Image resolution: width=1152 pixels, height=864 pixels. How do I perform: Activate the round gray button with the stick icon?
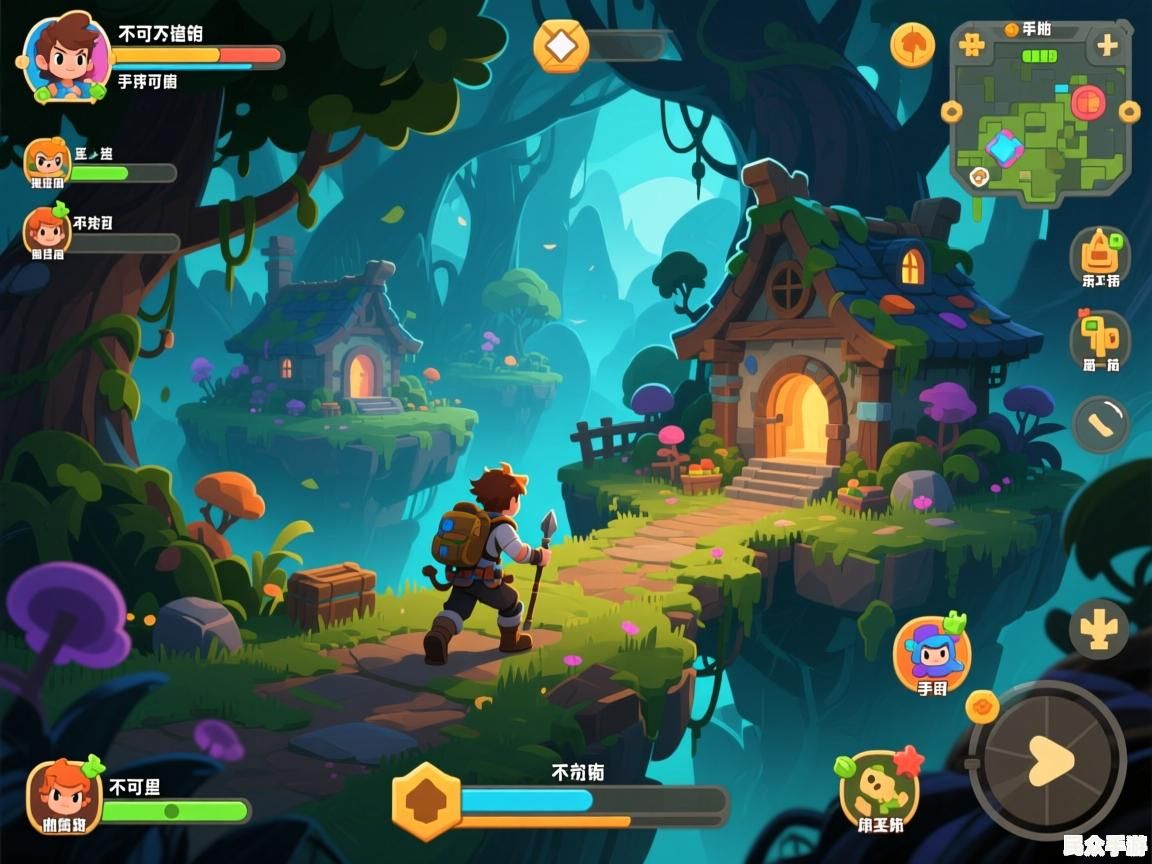[x=1101, y=425]
